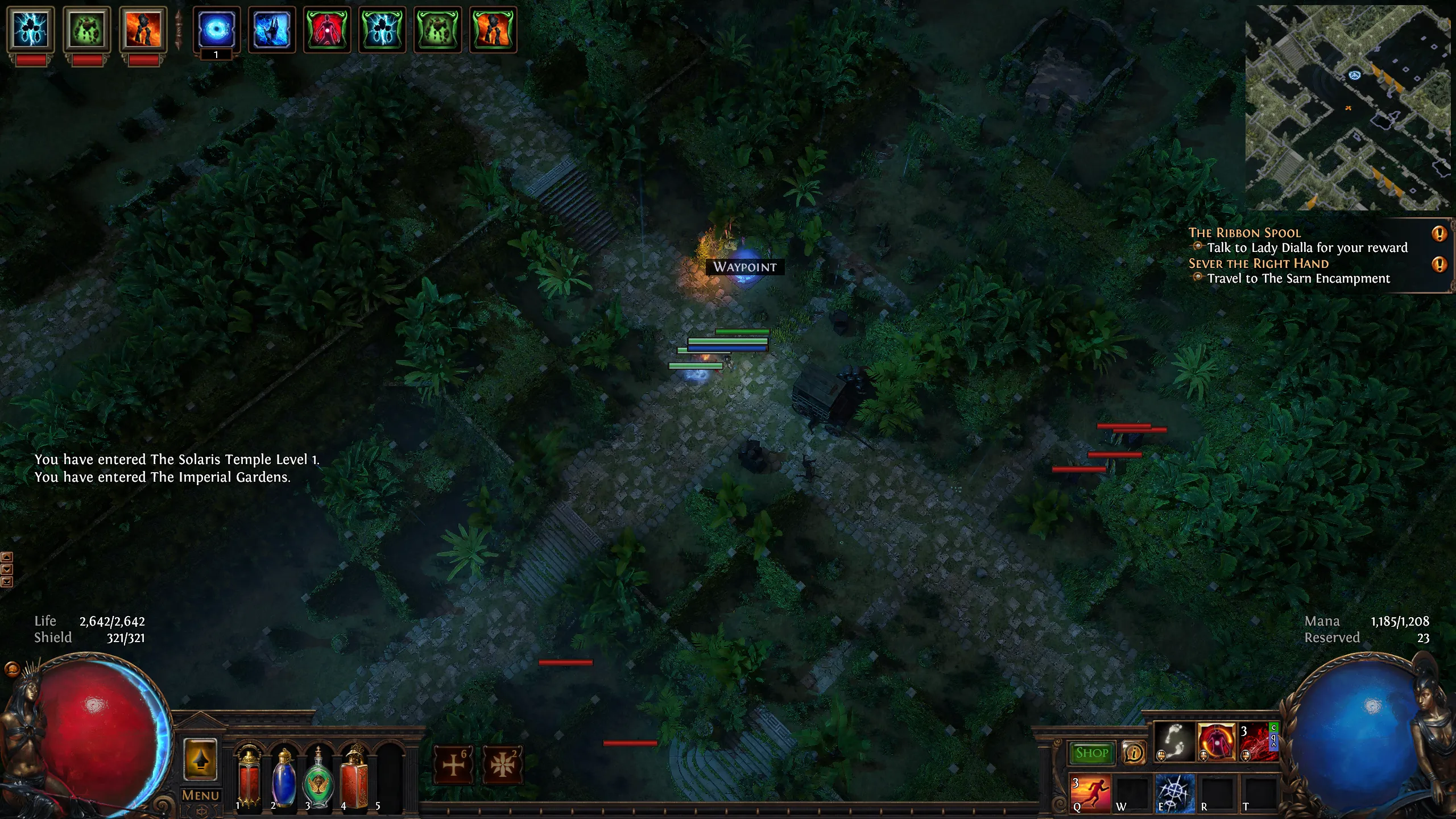Click the blue vortex buff icon
1456x819 pixels.
click(x=217, y=30)
